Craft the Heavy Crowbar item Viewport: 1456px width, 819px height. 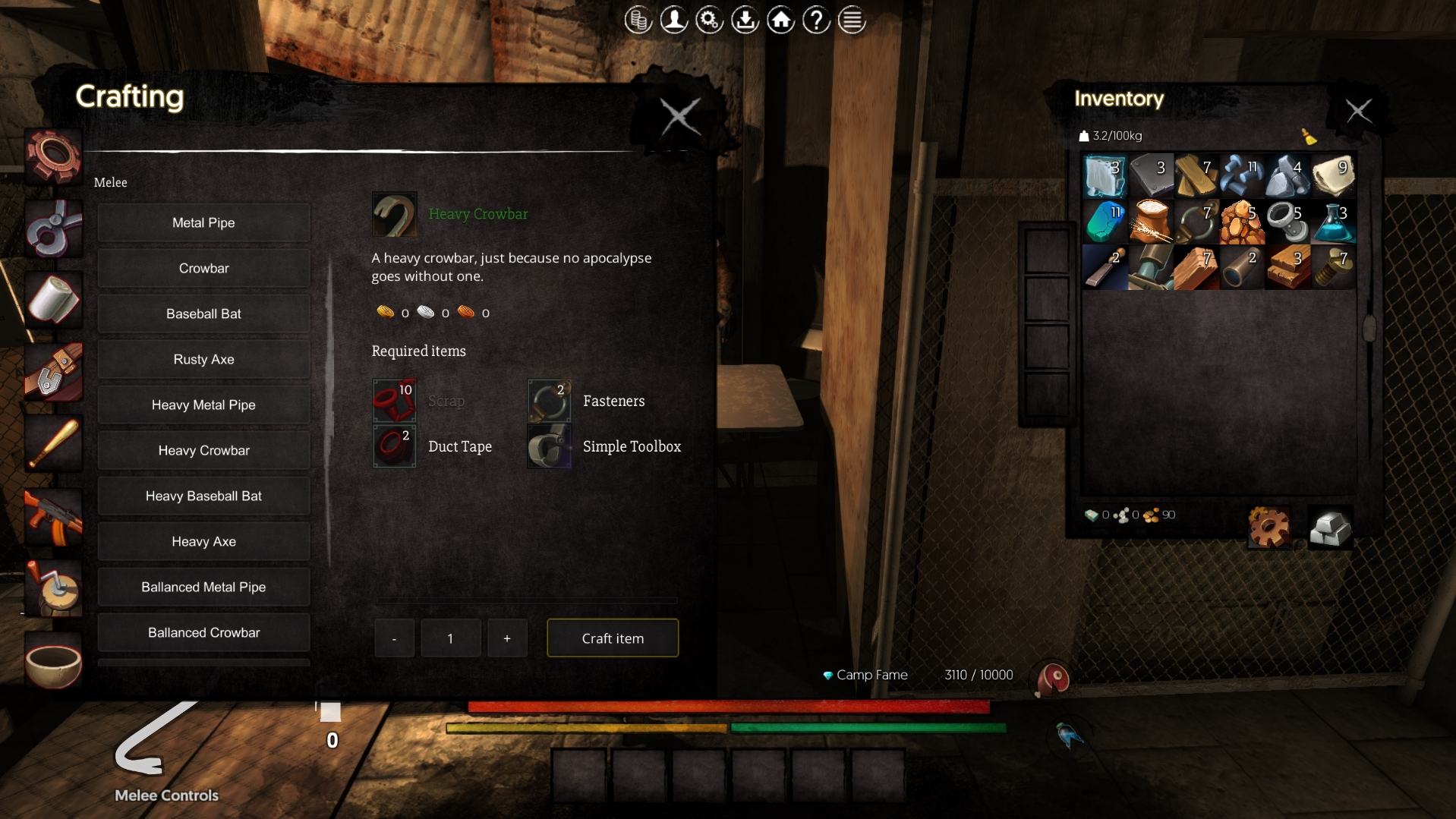tap(612, 638)
